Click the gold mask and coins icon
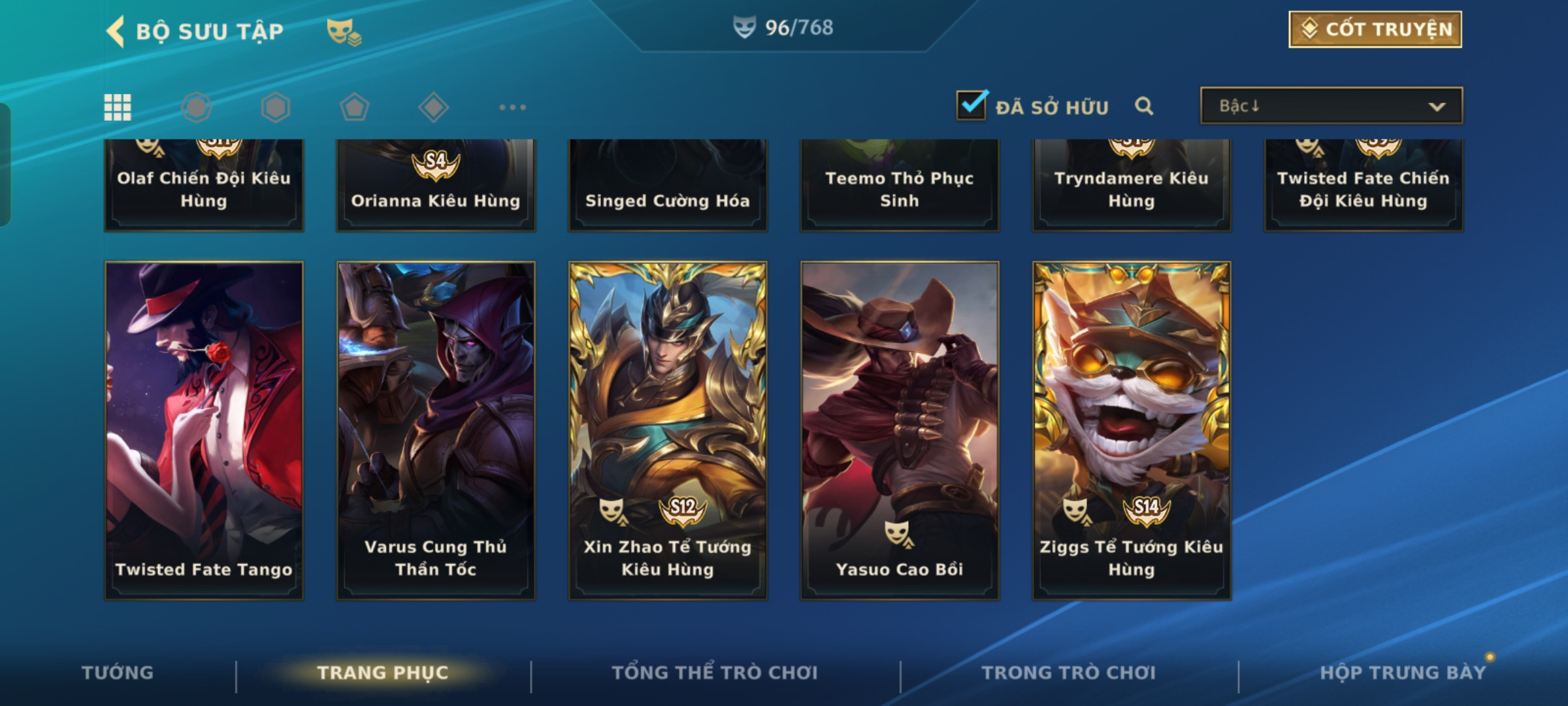Screen dimensions: 1568x706 [344, 31]
